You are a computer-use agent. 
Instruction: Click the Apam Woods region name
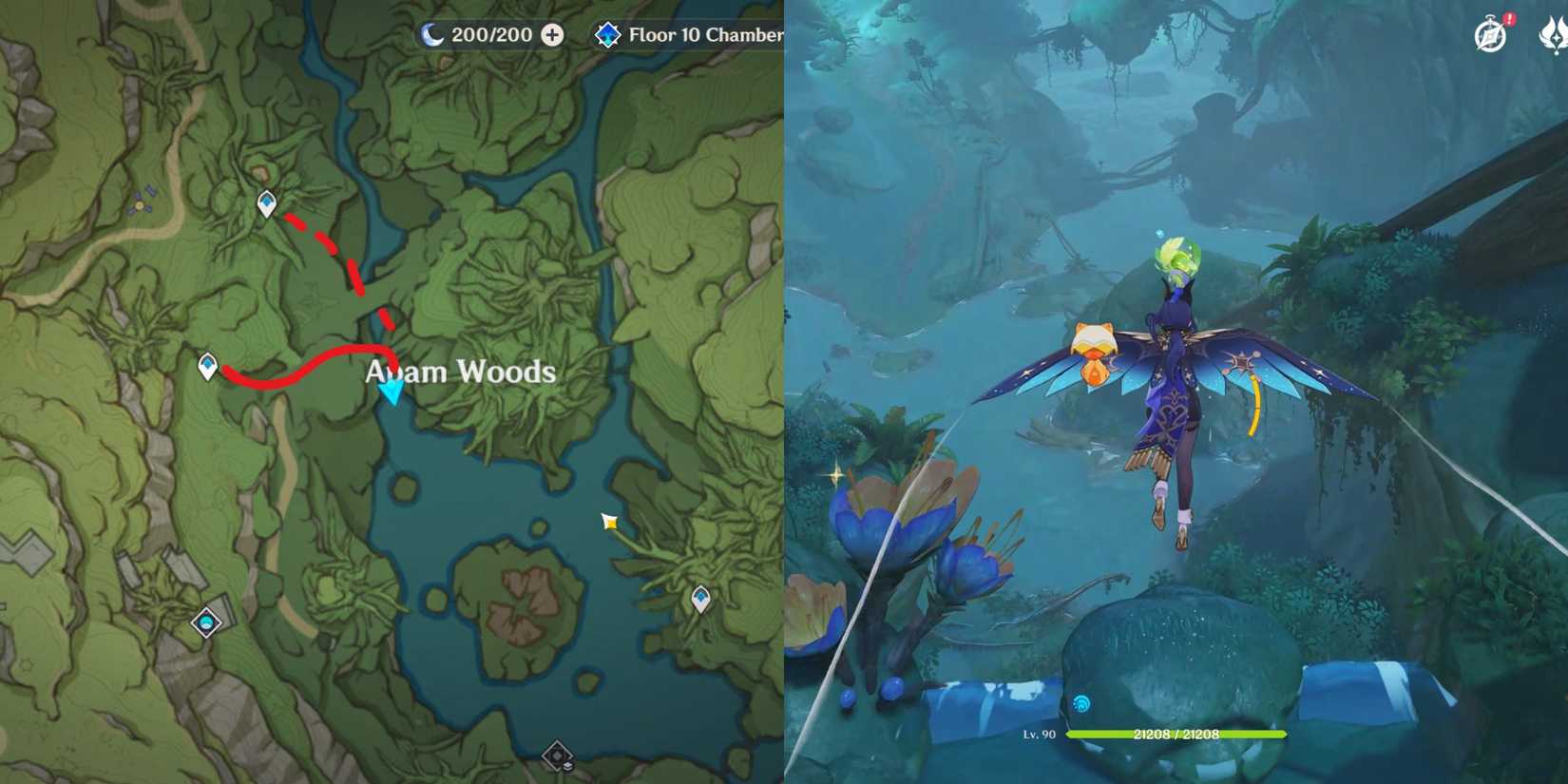click(x=460, y=373)
